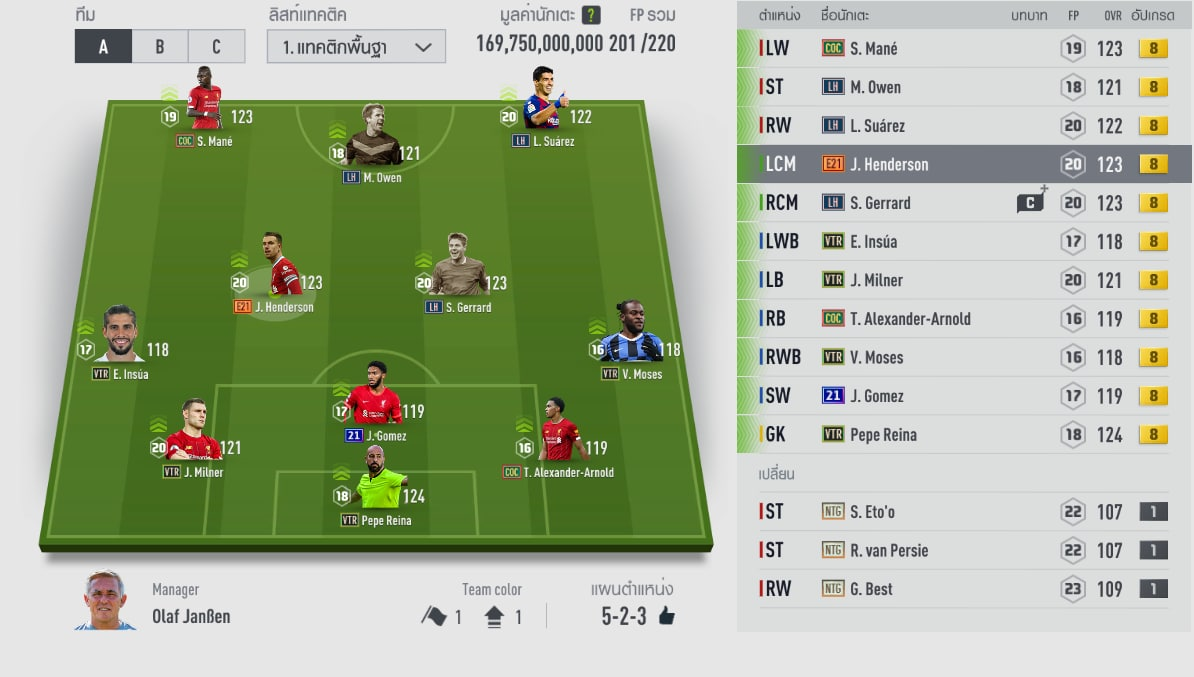The width and height of the screenshot is (1194, 677).
Task: Open the tactics list dropdown
Action: pos(355,46)
